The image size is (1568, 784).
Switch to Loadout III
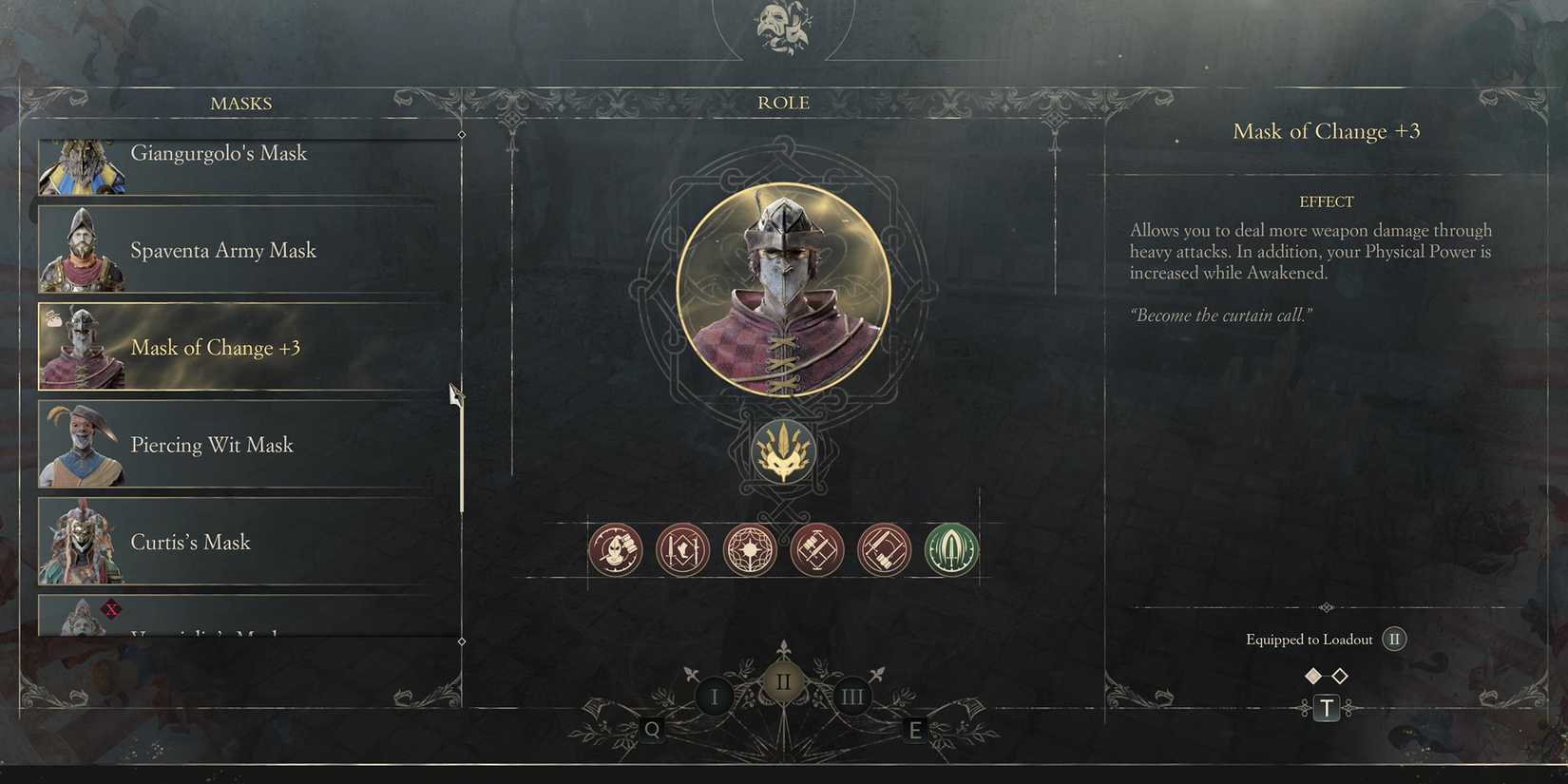[852, 696]
